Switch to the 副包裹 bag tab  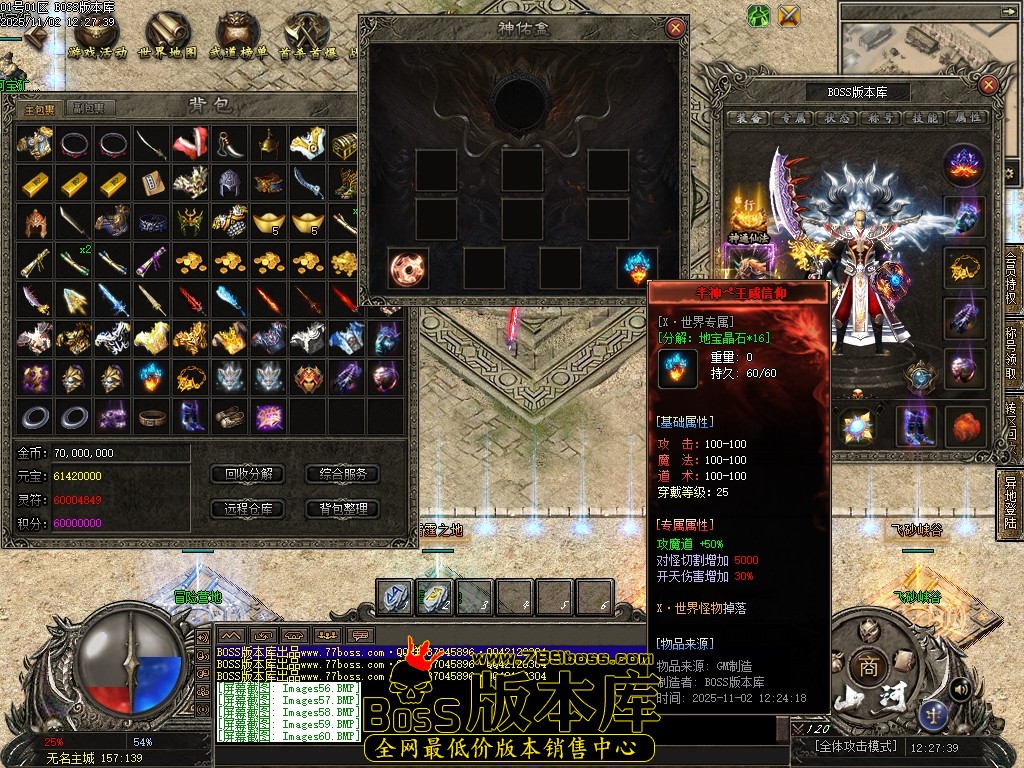[94, 108]
